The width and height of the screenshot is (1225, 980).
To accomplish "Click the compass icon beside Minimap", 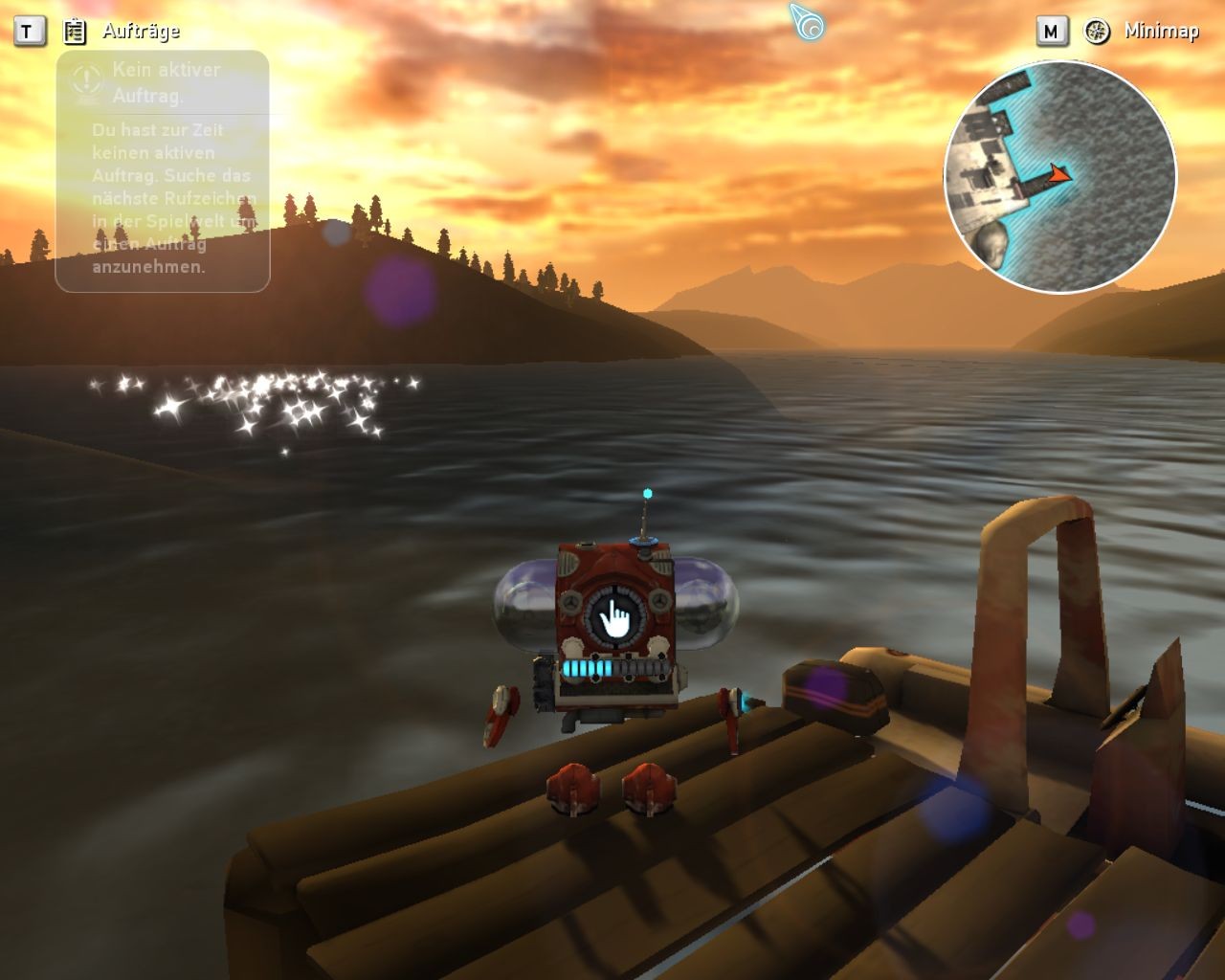I will point(1097,32).
